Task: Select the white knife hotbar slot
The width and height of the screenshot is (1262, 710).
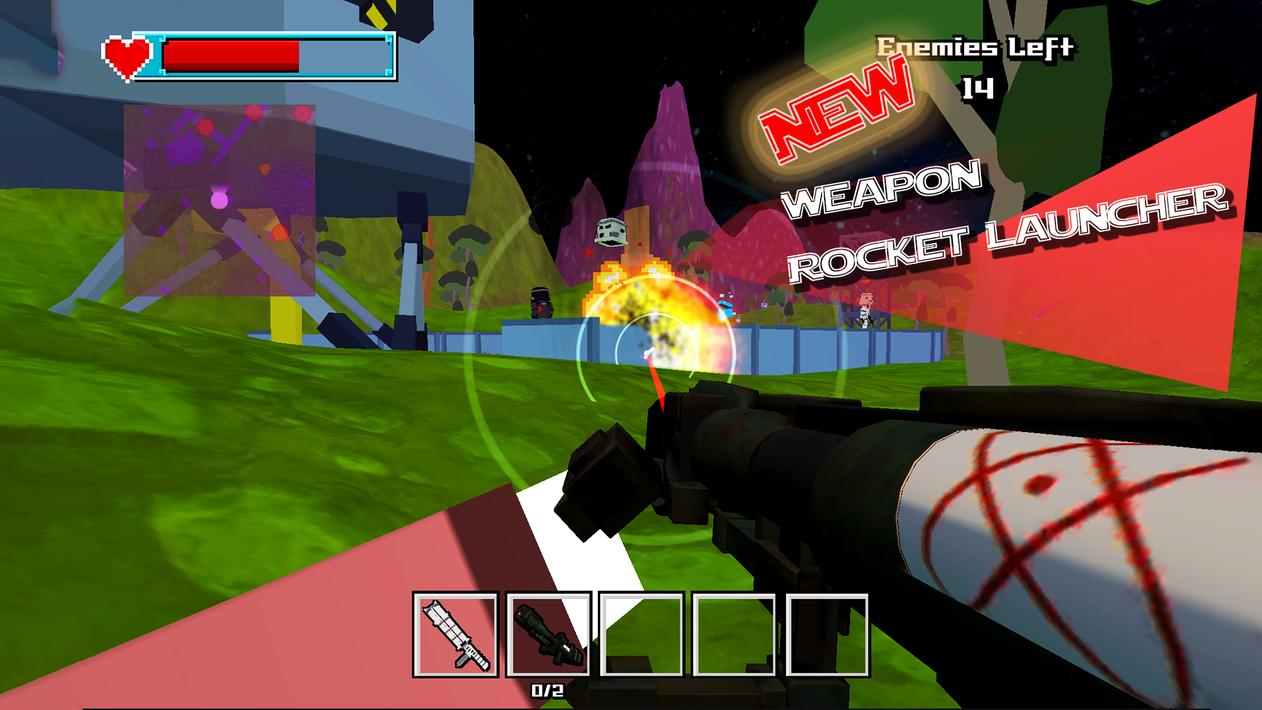Action: click(455, 634)
